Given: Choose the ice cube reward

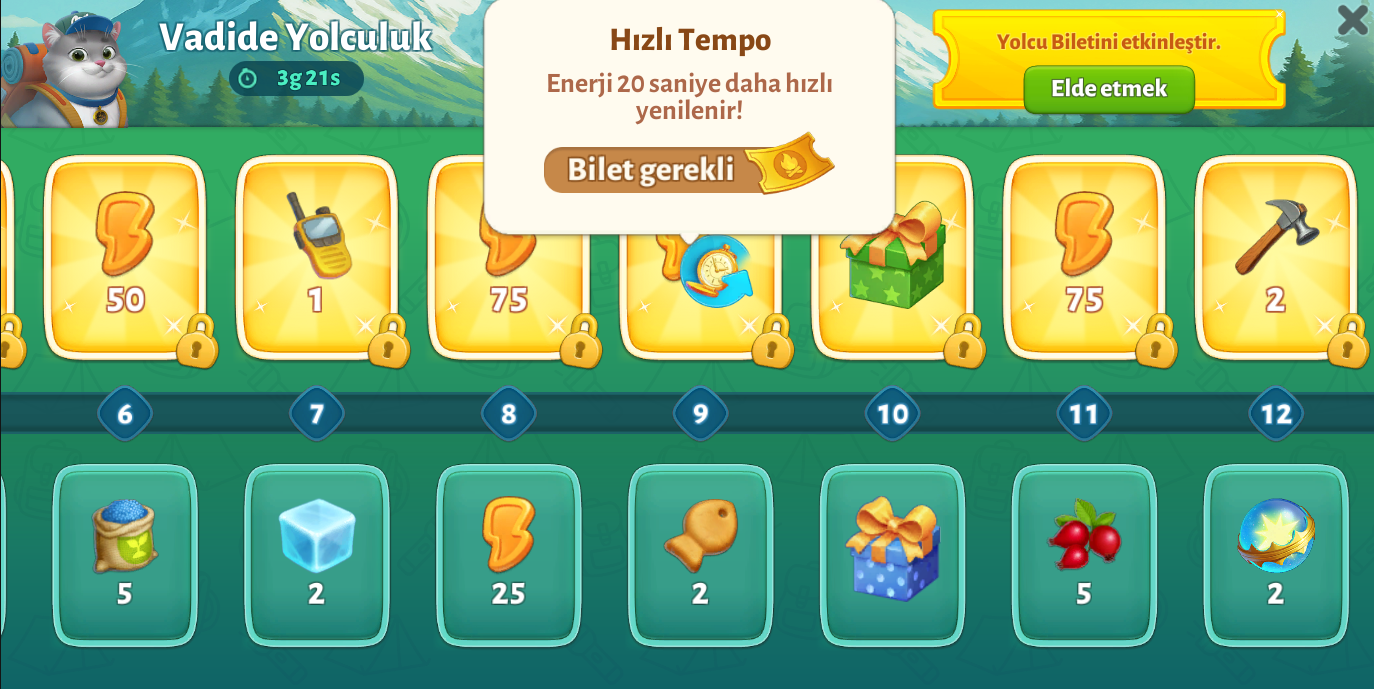Looking at the screenshot, I should [317, 554].
